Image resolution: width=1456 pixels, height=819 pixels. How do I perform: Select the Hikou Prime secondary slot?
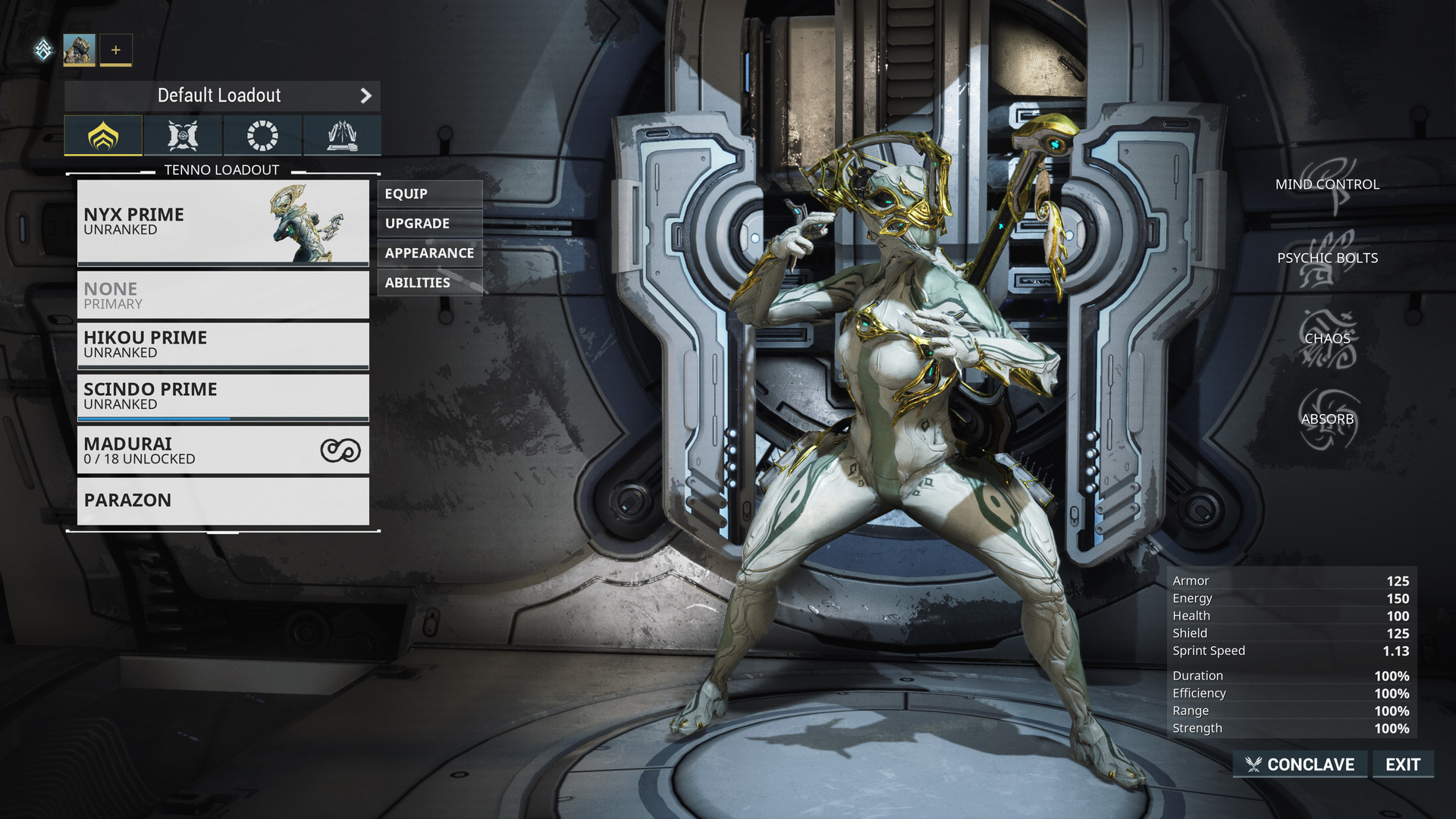pos(223,345)
